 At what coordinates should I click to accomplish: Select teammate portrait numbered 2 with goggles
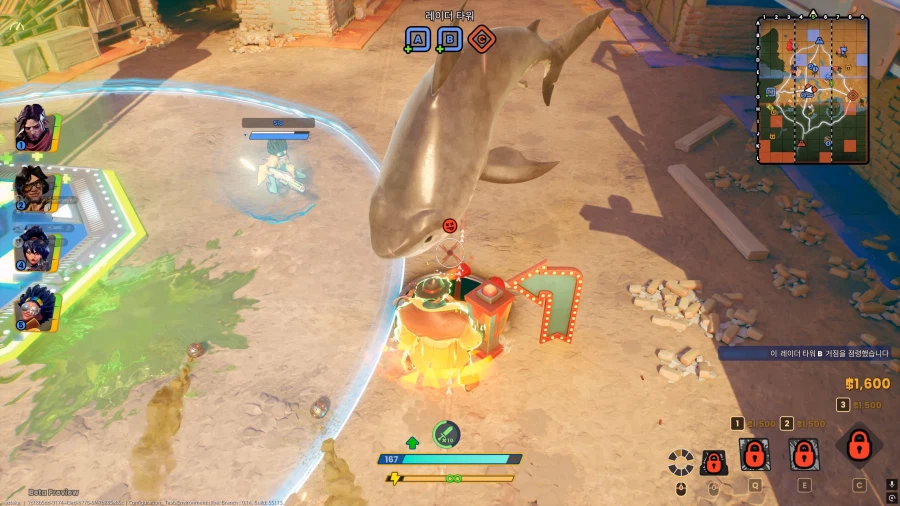pyautogui.click(x=34, y=186)
